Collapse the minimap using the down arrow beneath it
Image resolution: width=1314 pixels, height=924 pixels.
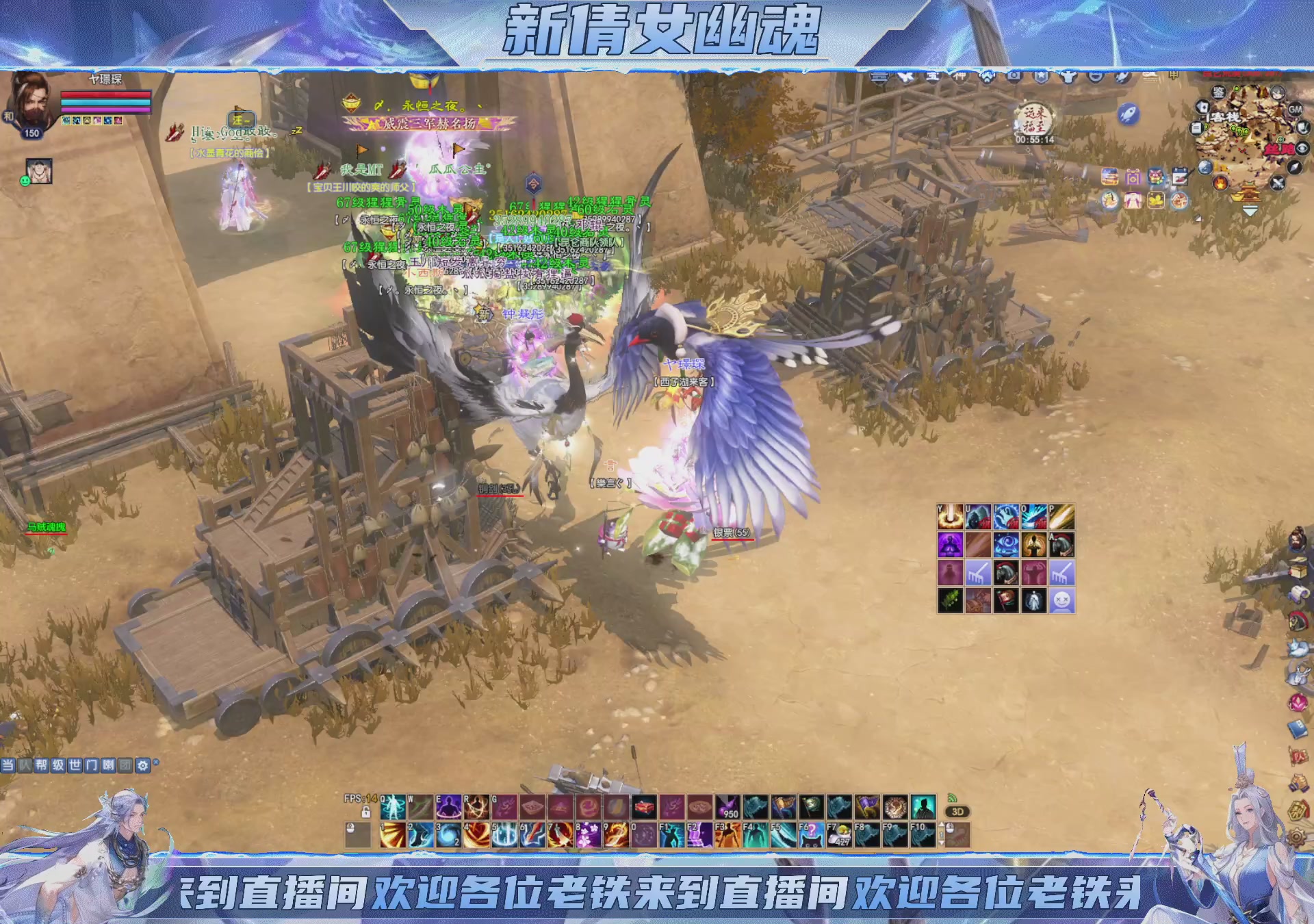[1250, 210]
